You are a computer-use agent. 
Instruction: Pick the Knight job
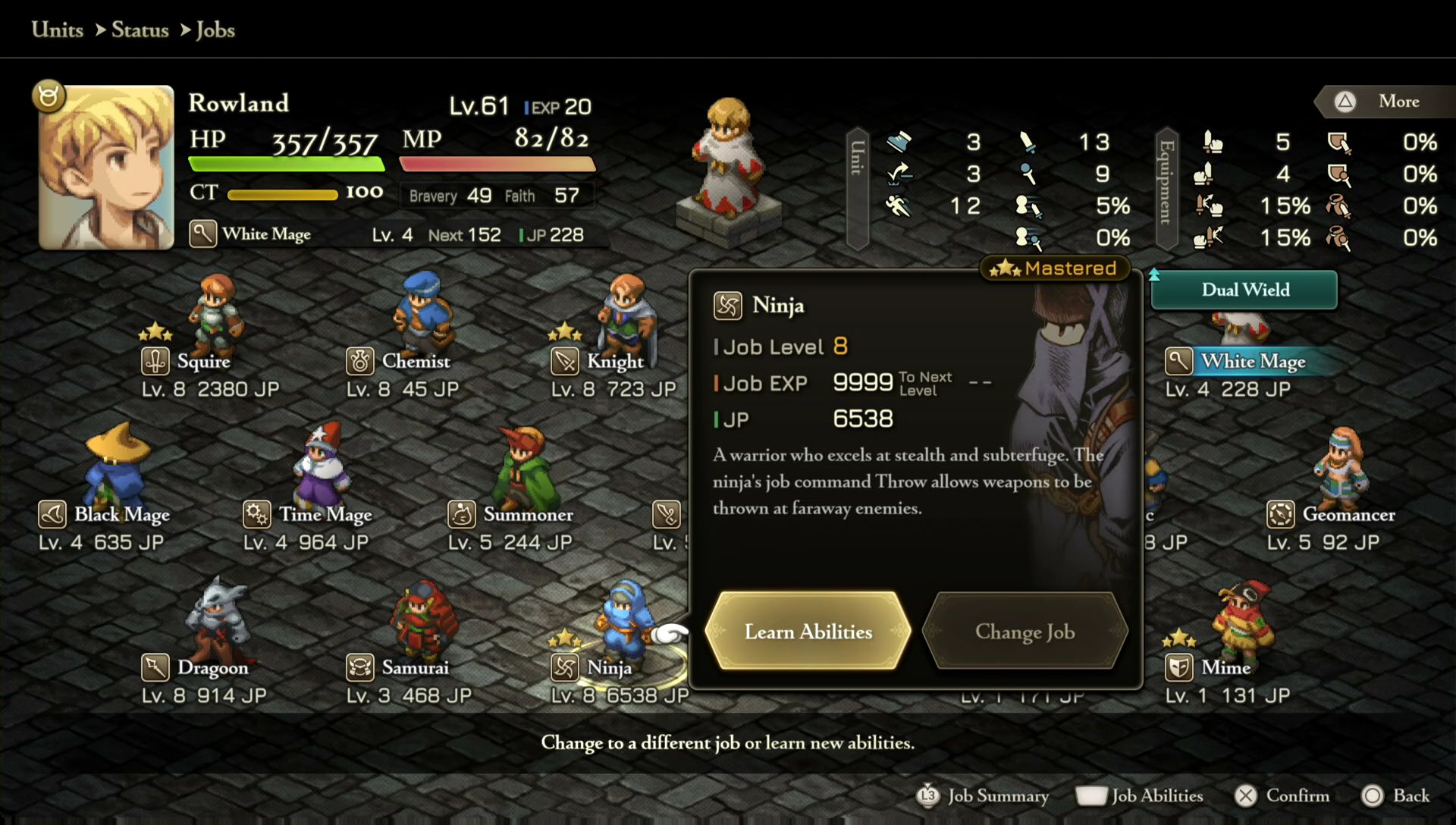click(x=614, y=362)
